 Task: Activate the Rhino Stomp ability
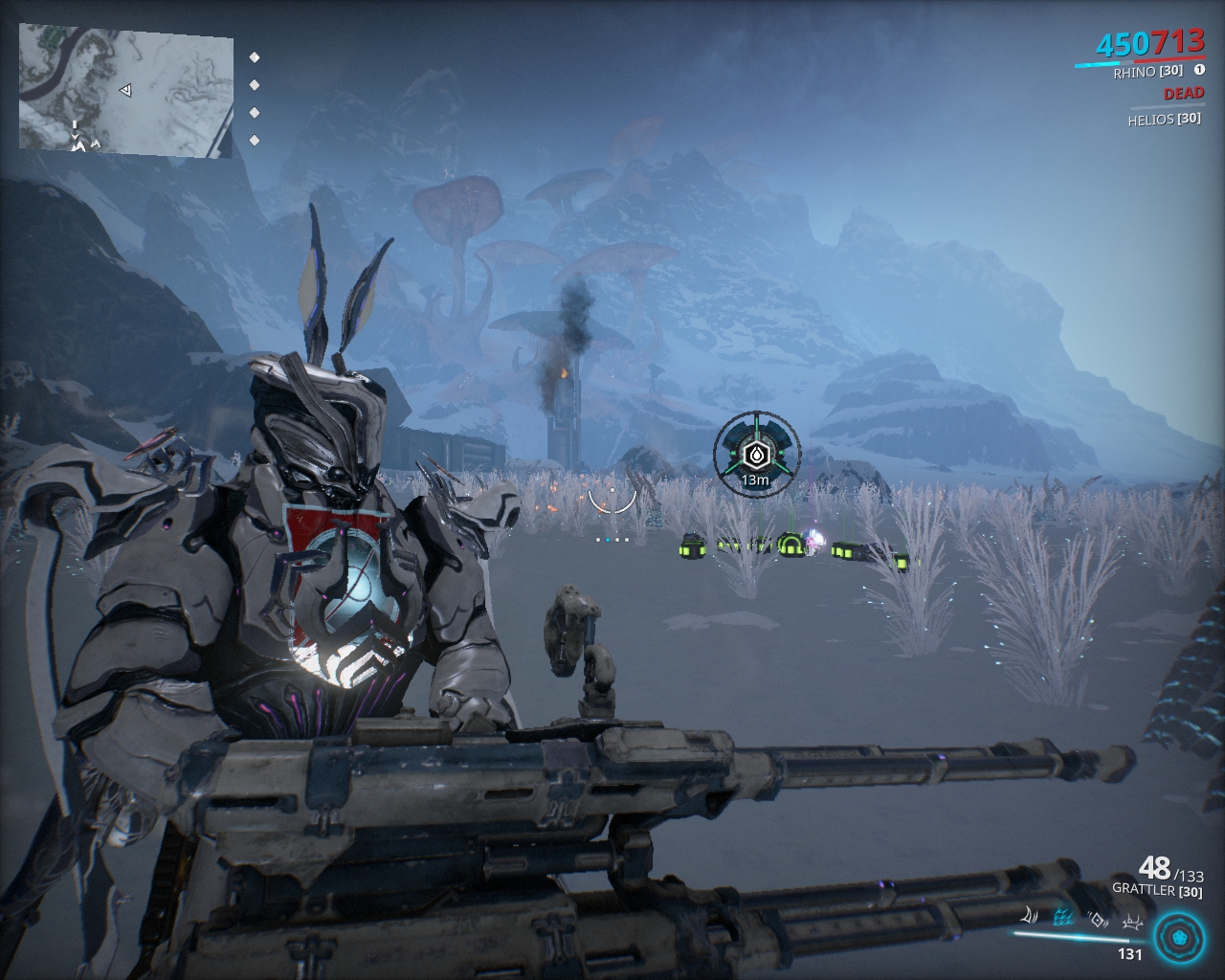tap(1132, 923)
